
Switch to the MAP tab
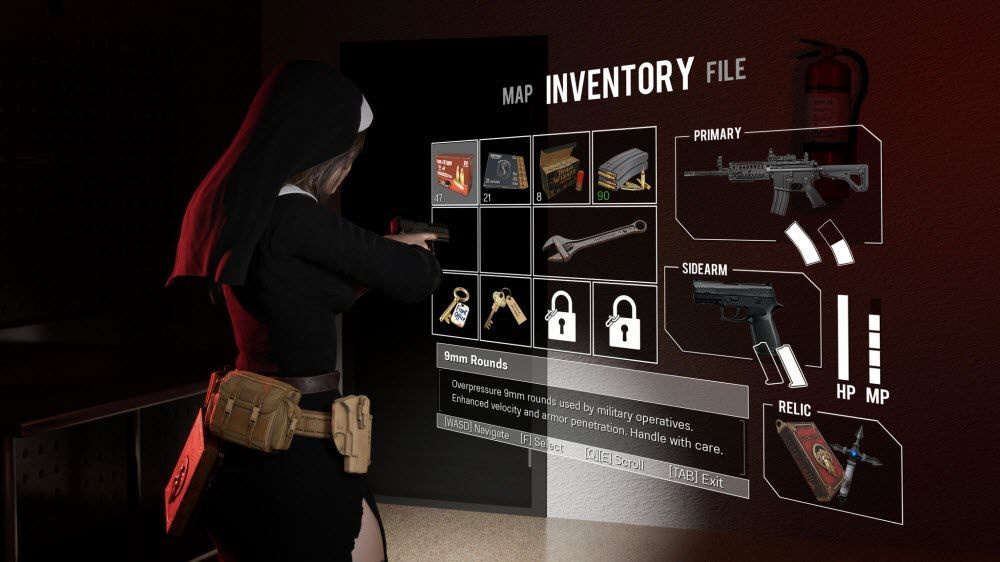pos(516,95)
